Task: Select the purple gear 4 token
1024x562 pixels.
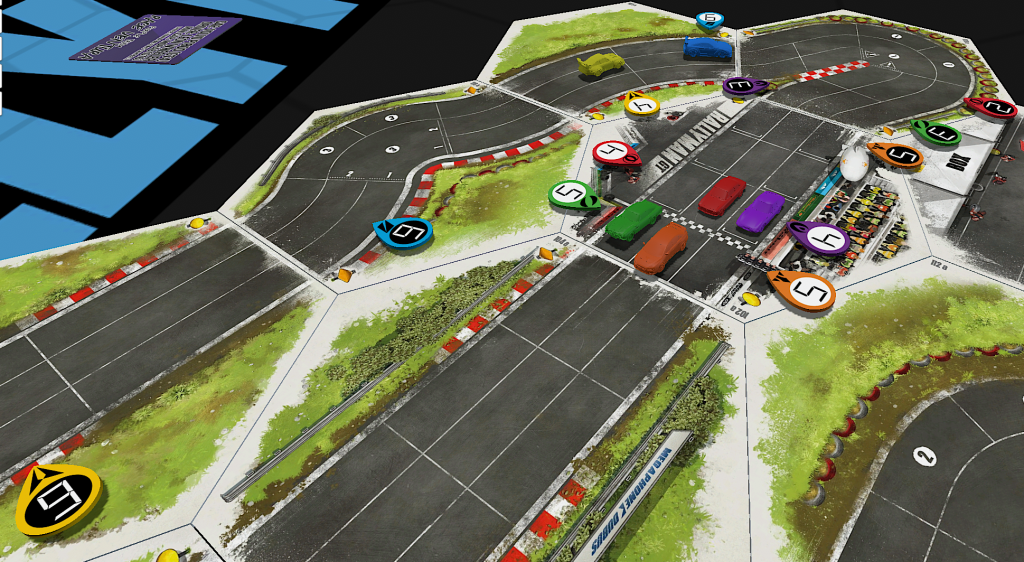Action: pos(819,237)
